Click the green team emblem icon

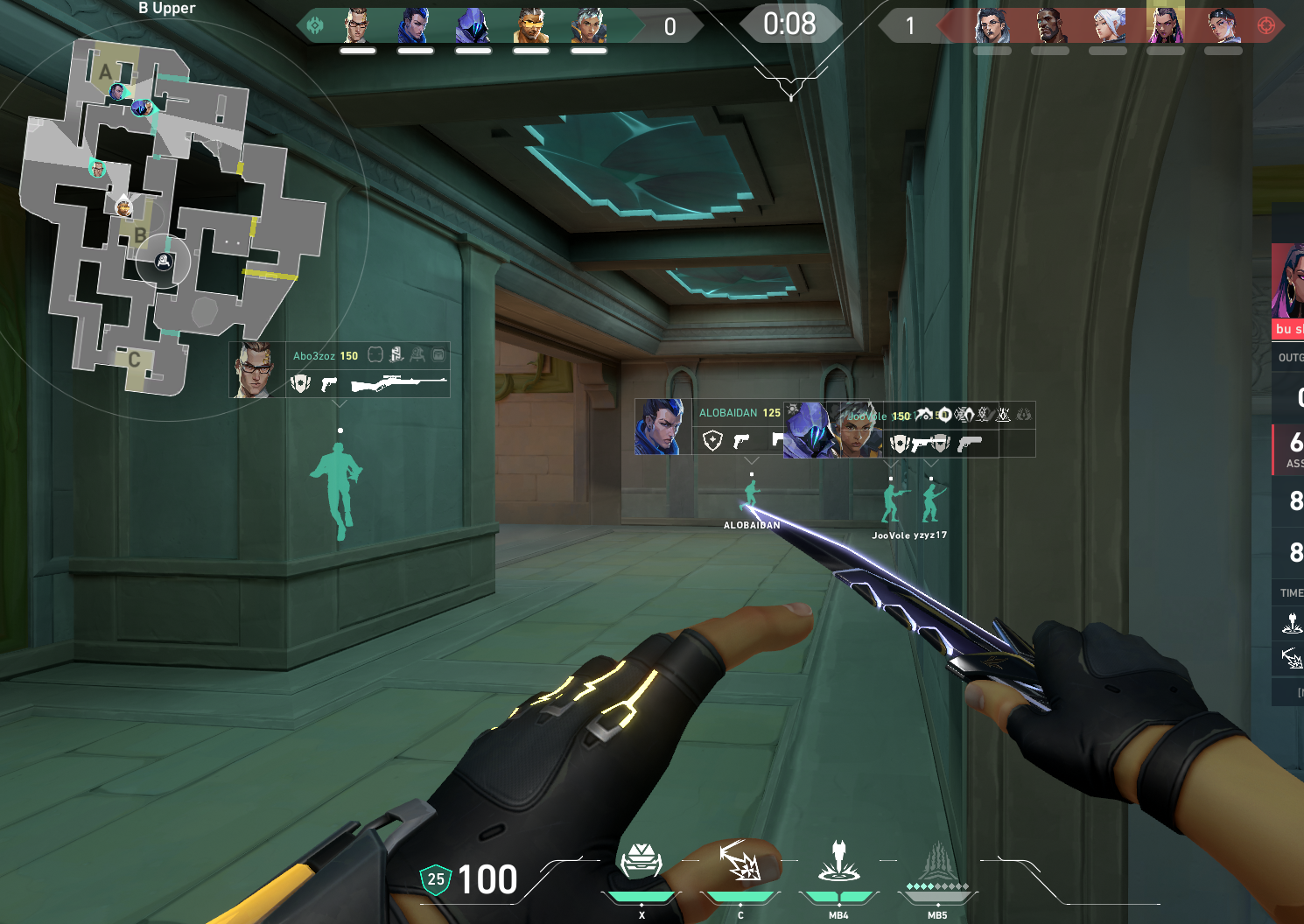point(315,26)
